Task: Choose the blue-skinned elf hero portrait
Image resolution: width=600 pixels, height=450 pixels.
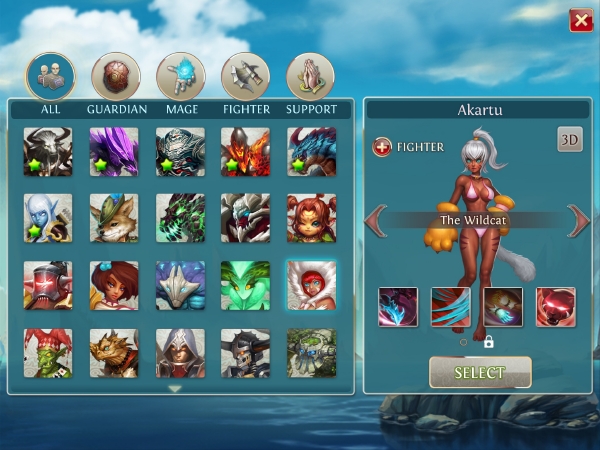Action: [49, 218]
